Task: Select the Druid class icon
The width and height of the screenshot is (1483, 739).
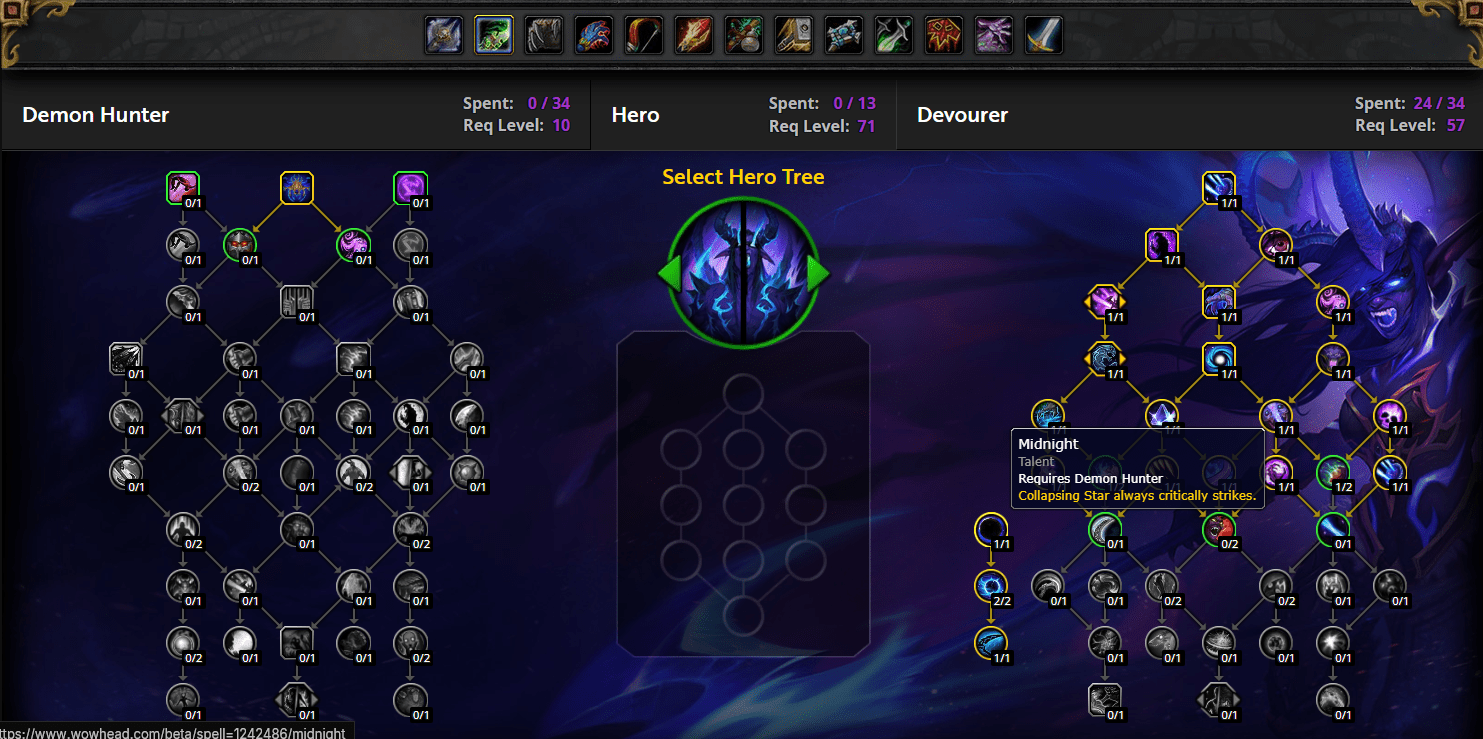Action: (543, 34)
